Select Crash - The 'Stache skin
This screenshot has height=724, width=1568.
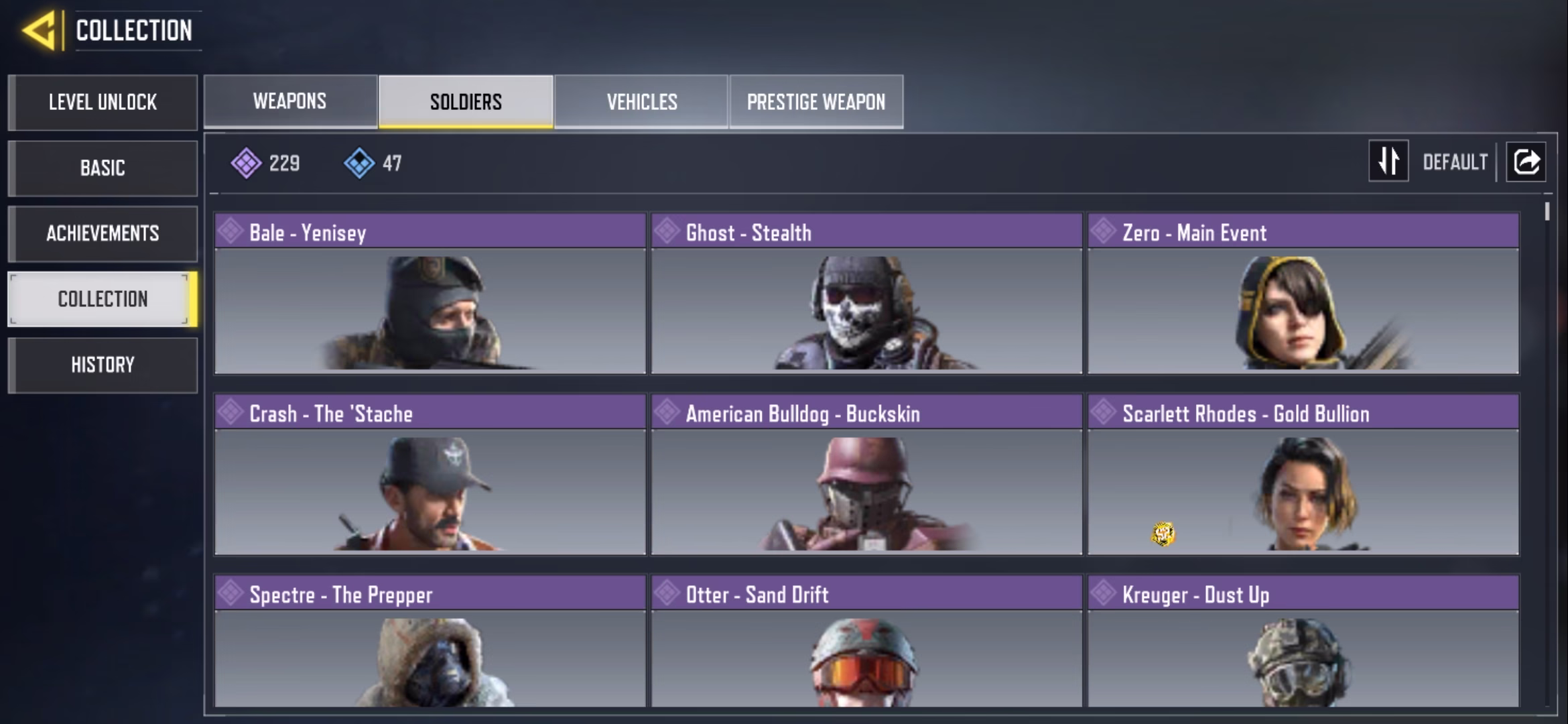point(430,475)
